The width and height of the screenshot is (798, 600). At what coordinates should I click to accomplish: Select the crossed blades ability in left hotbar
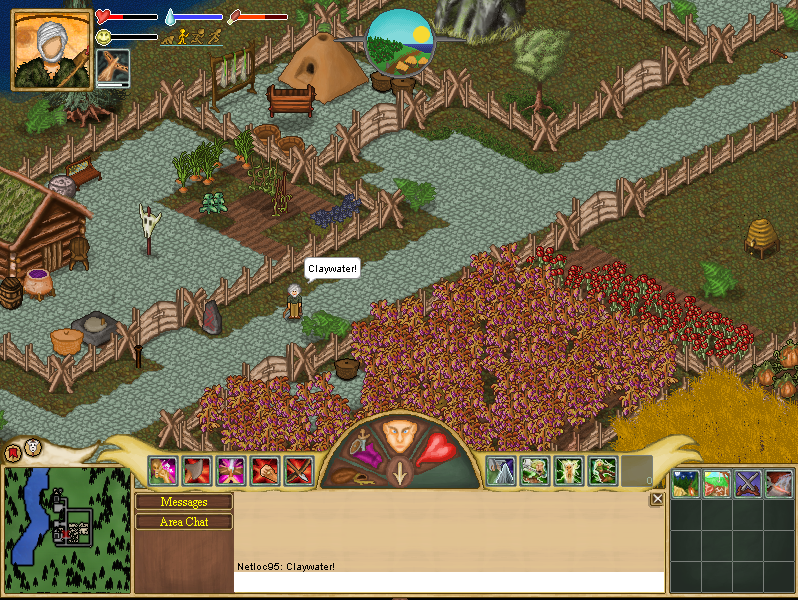click(x=299, y=470)
